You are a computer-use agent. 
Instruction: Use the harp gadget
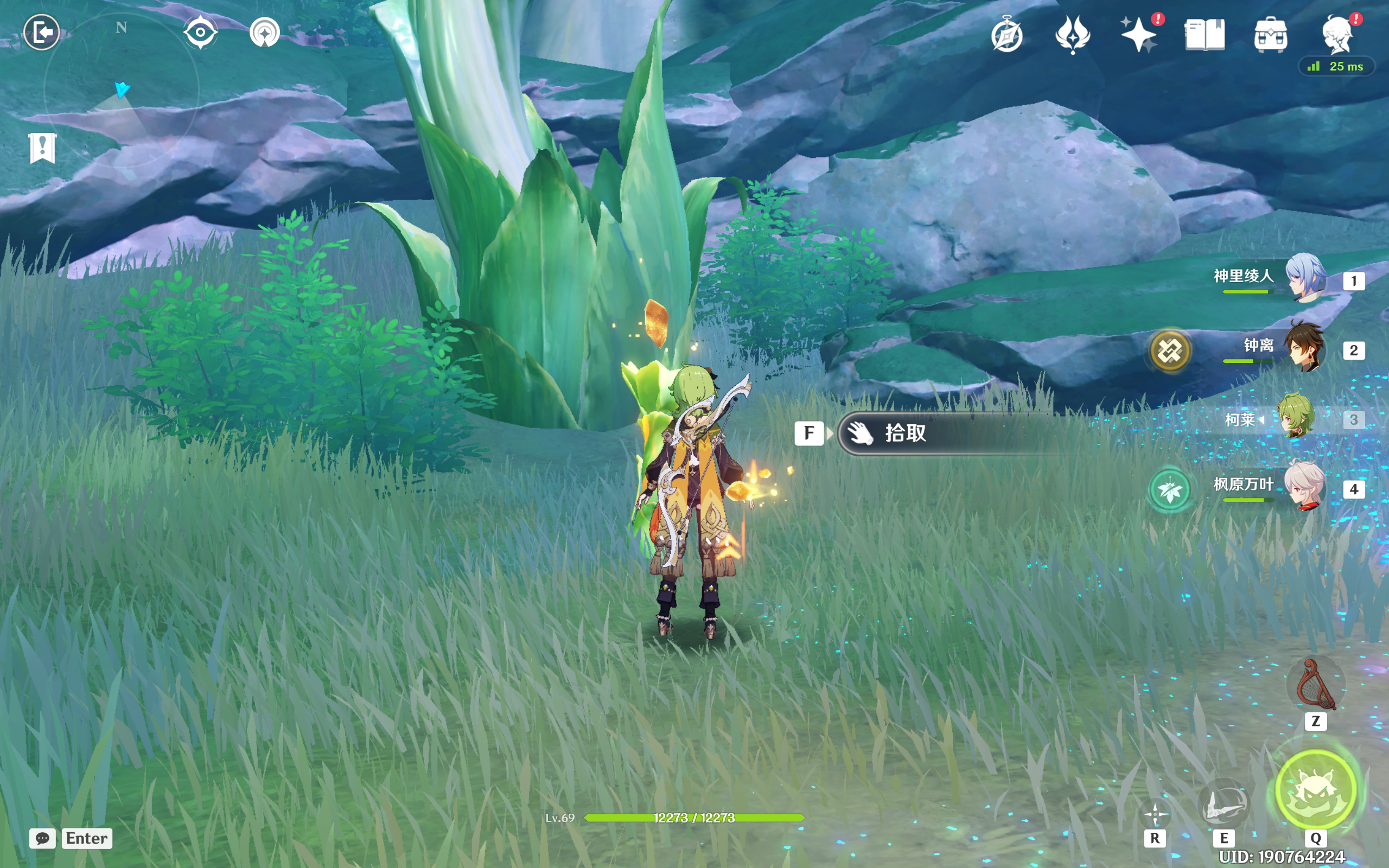[1315, 685]
